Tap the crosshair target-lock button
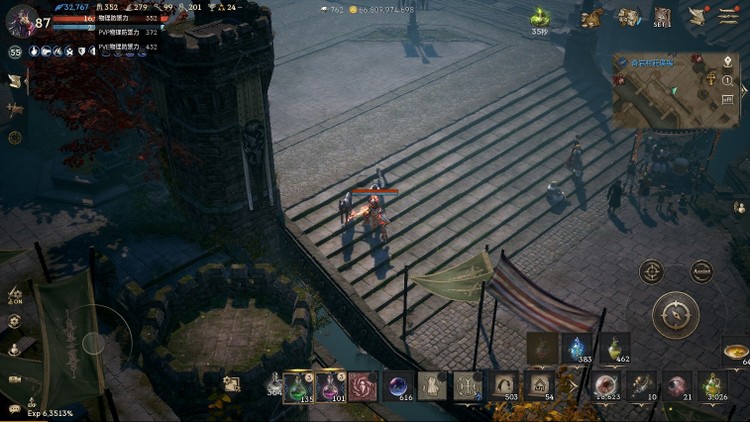Image resolution: width=750 pixels, height=422 pixels. click(652, 271)
